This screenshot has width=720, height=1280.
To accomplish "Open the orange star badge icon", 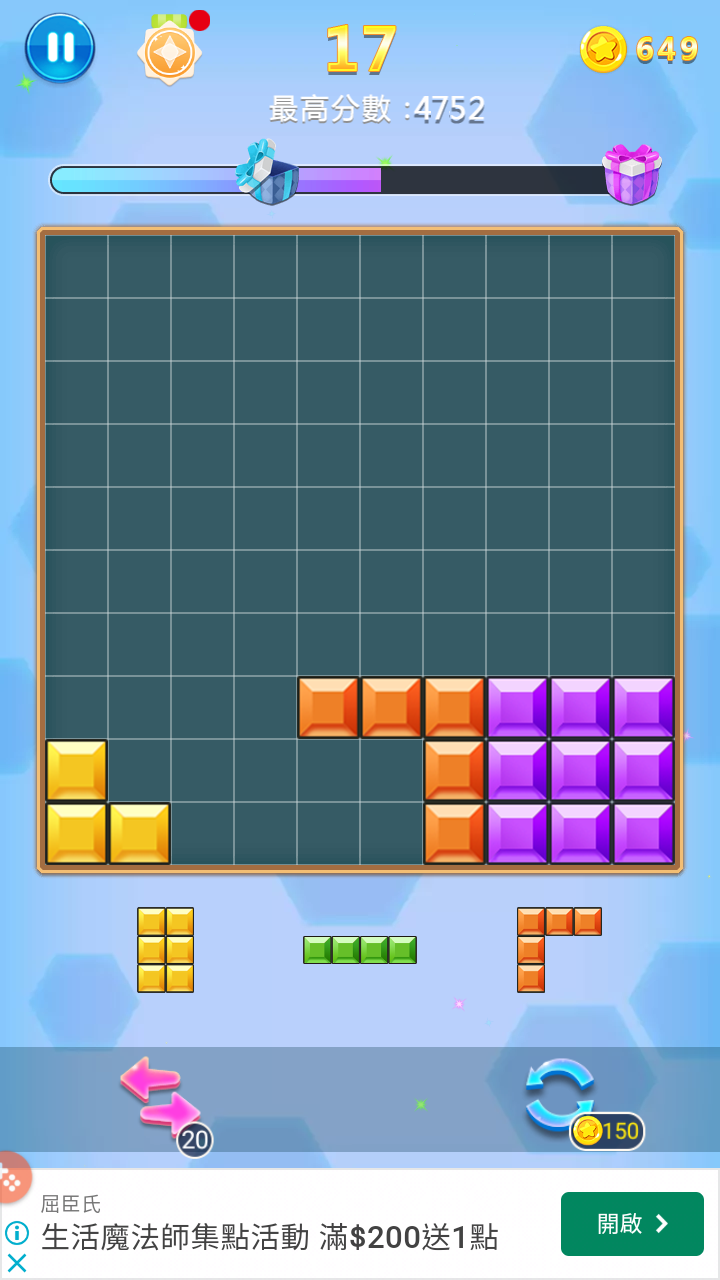I will (x=170, y=50).
